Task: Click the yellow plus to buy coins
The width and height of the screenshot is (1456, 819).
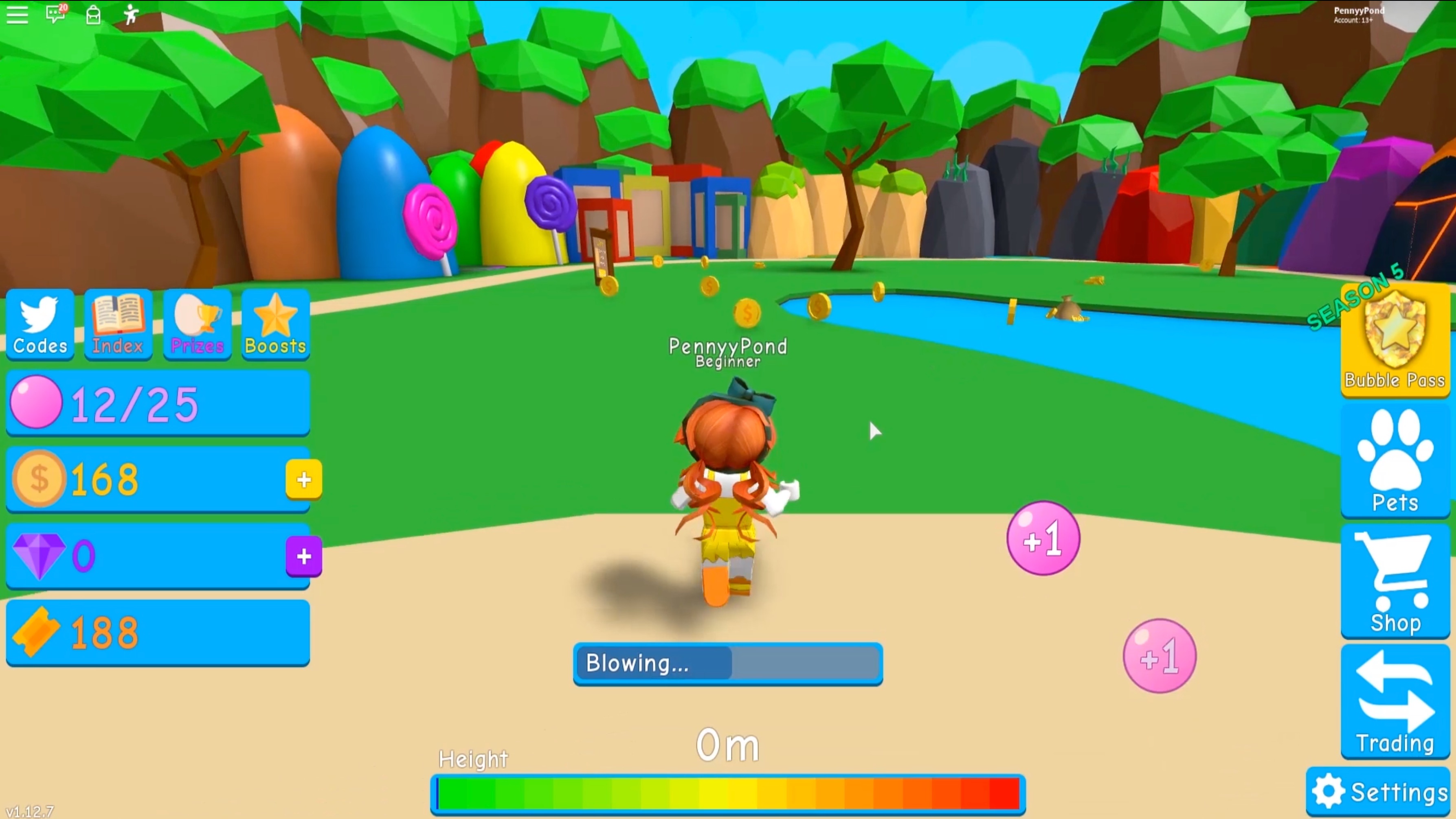Action: point(303,480)
